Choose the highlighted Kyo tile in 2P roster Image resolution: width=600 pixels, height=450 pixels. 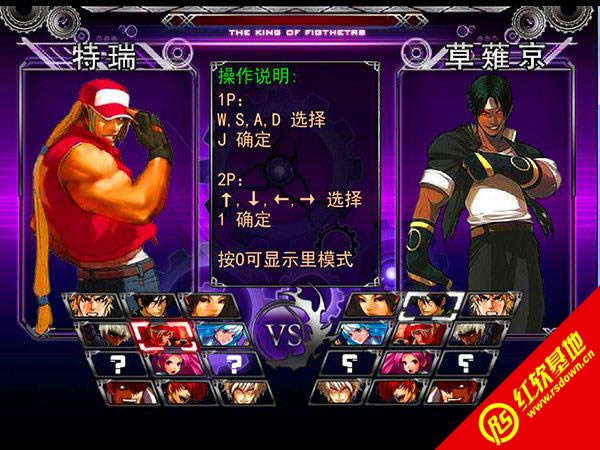pos(433,305)
